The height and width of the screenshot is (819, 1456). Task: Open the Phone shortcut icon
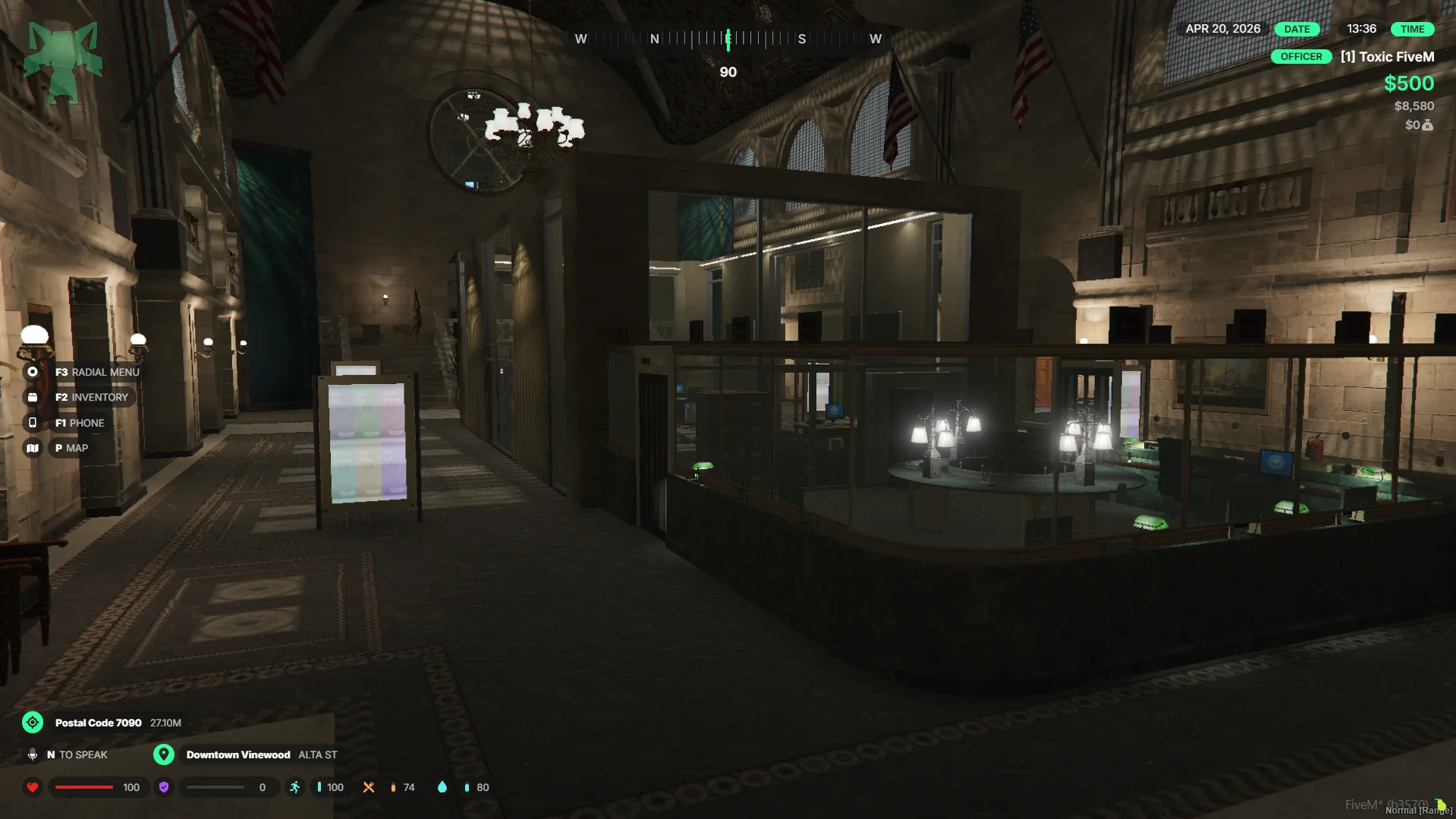tap(33, 423)
